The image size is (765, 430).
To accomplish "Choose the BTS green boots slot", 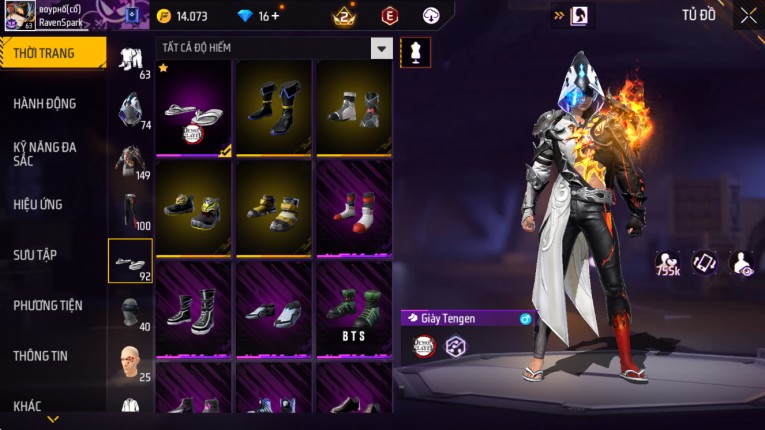I will pyautogui.click(x=354, y=309).
